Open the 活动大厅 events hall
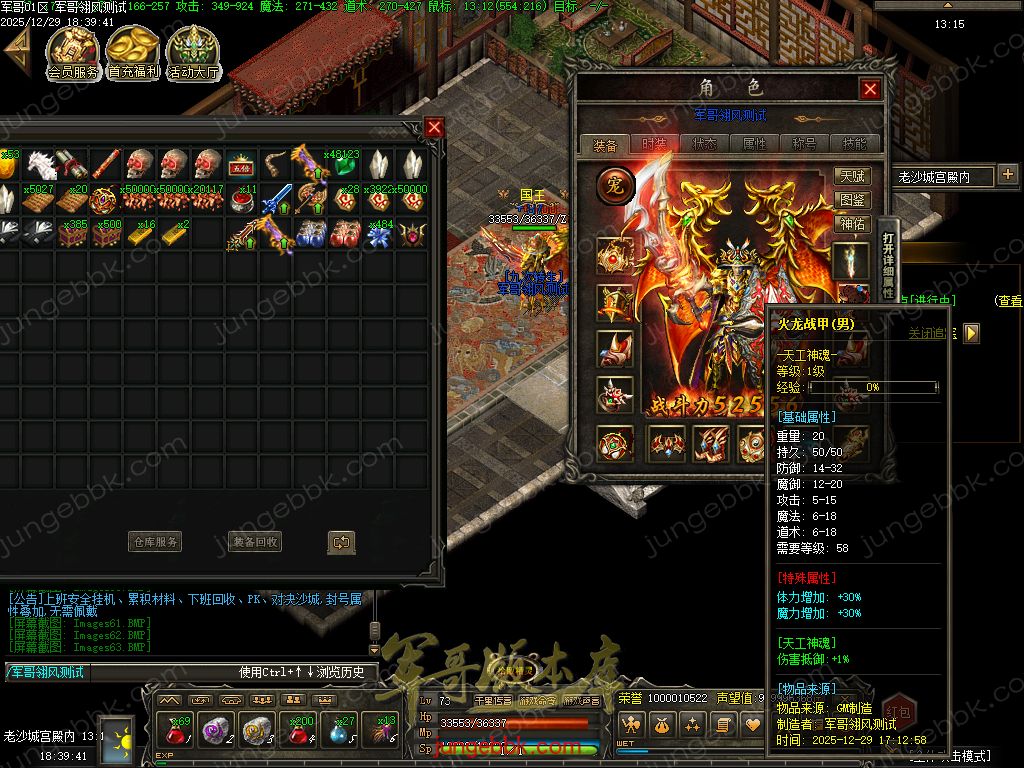 (x=193, y=53)
